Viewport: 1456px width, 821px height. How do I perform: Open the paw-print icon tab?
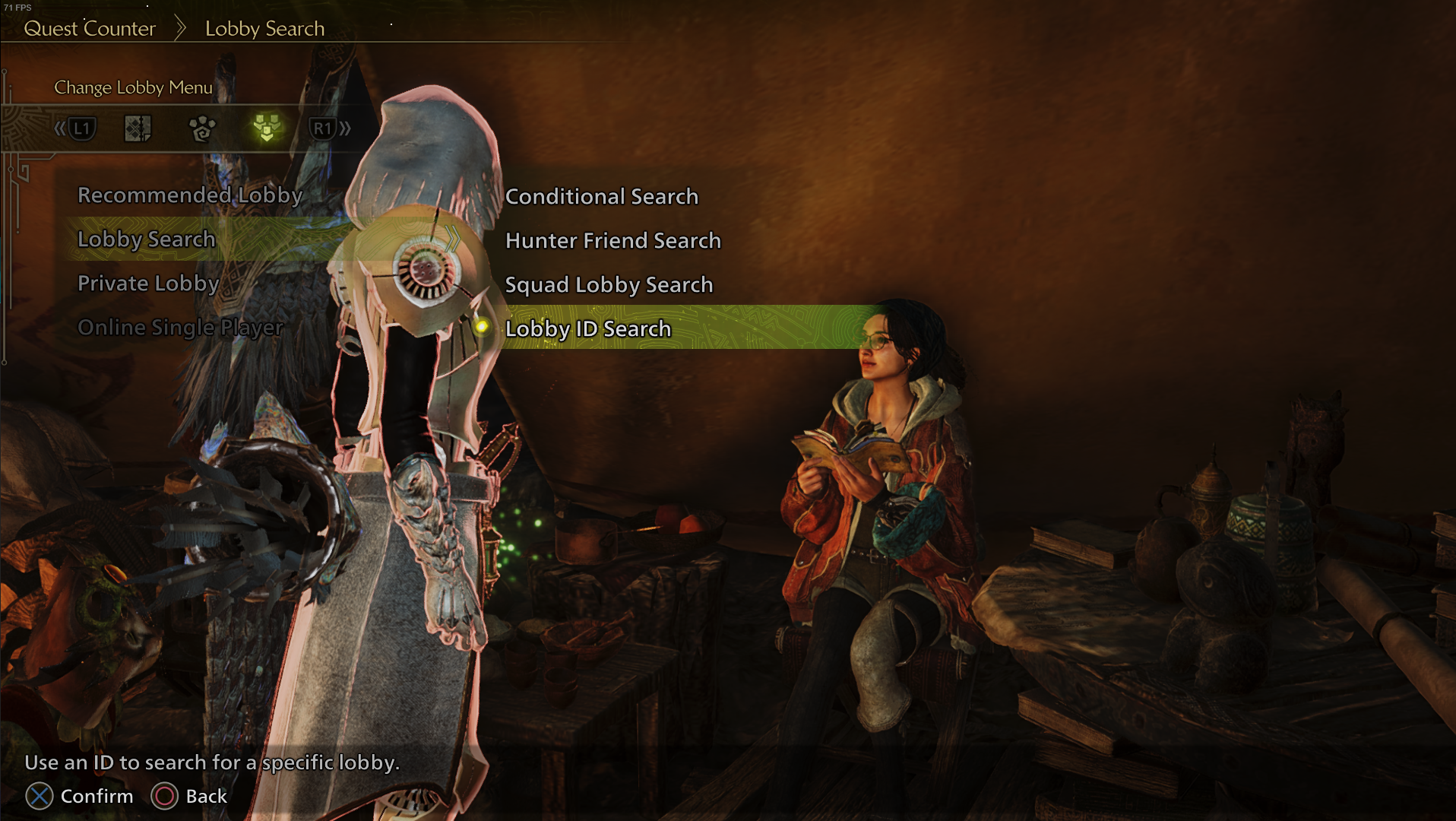pos(202,128)
